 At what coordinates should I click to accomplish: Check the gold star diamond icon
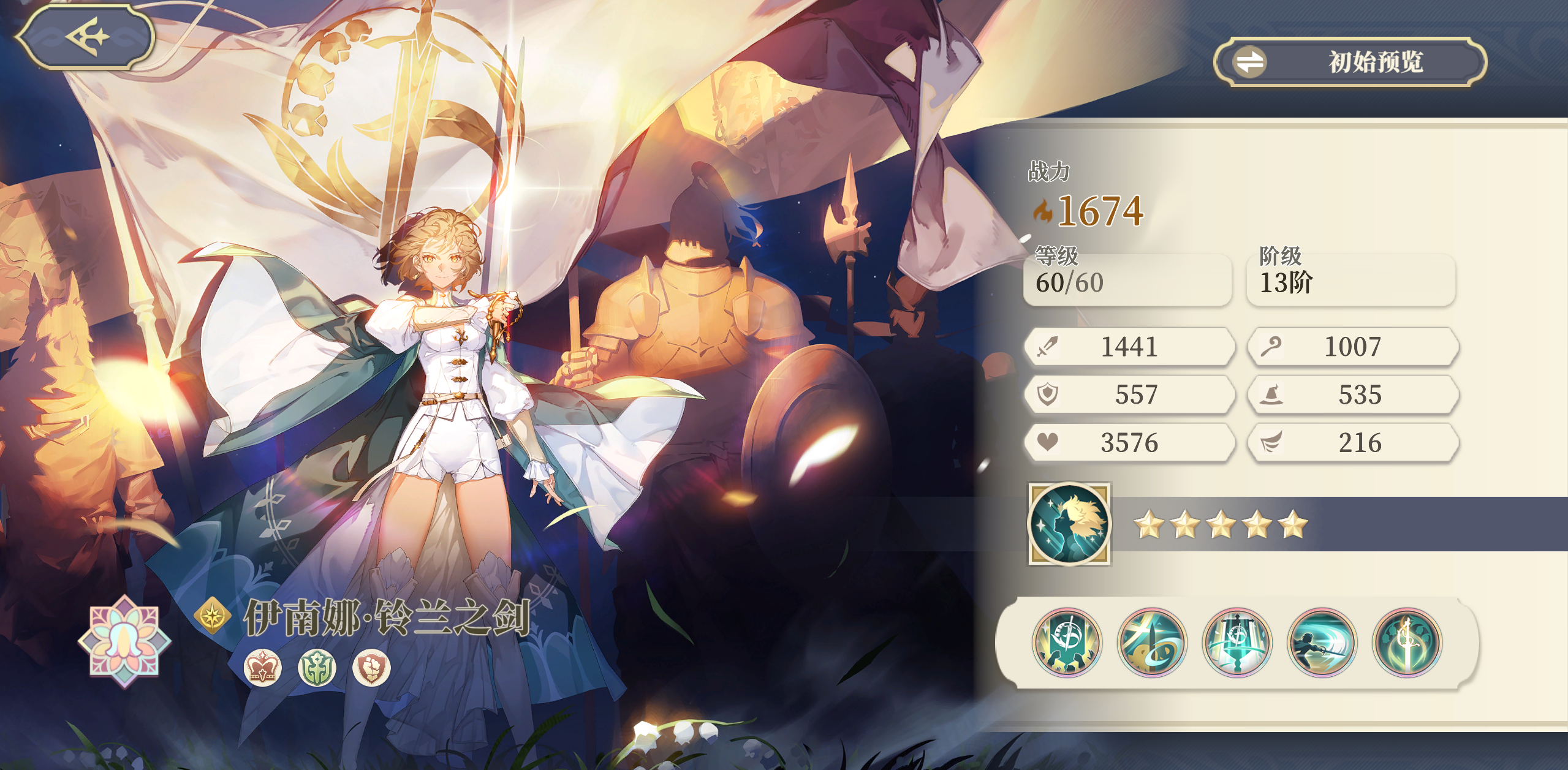pyautogui.click(x=213, y=615)
